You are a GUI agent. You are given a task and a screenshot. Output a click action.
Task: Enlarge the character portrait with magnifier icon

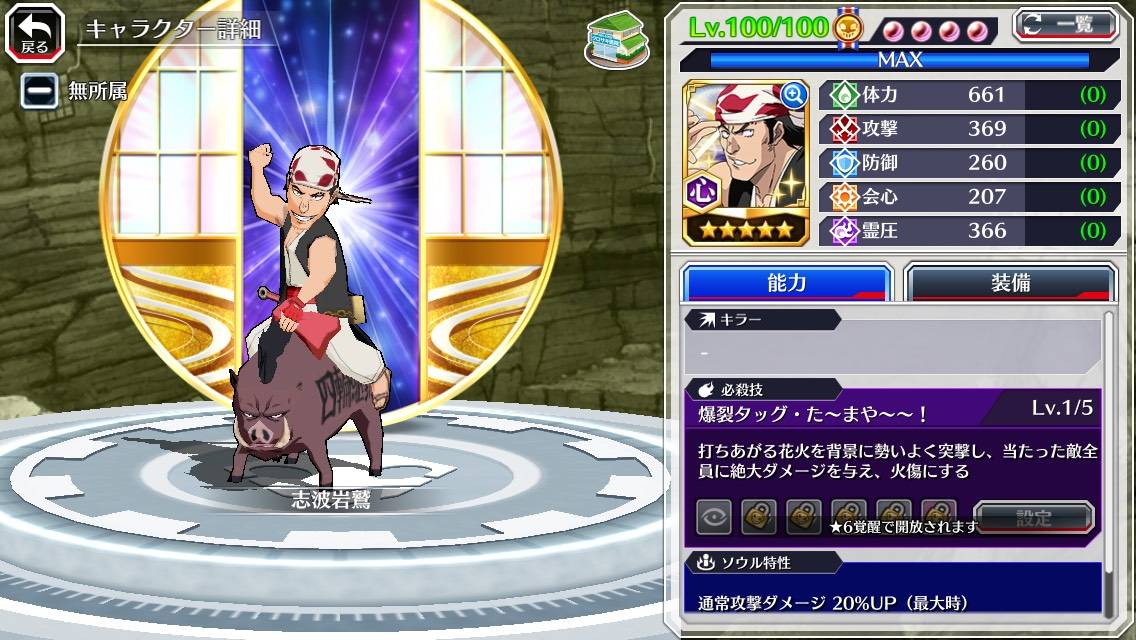click(x=794, y=95)
